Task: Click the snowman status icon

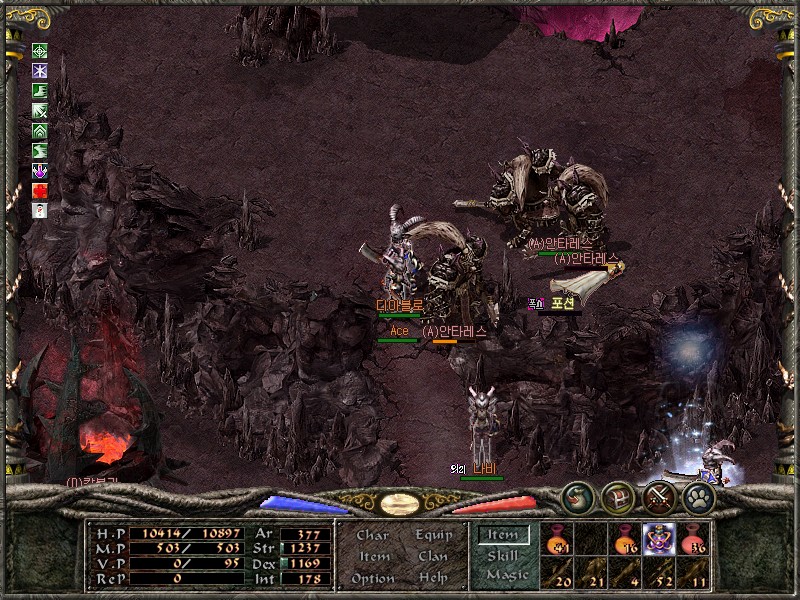Action: pos(40,210)
